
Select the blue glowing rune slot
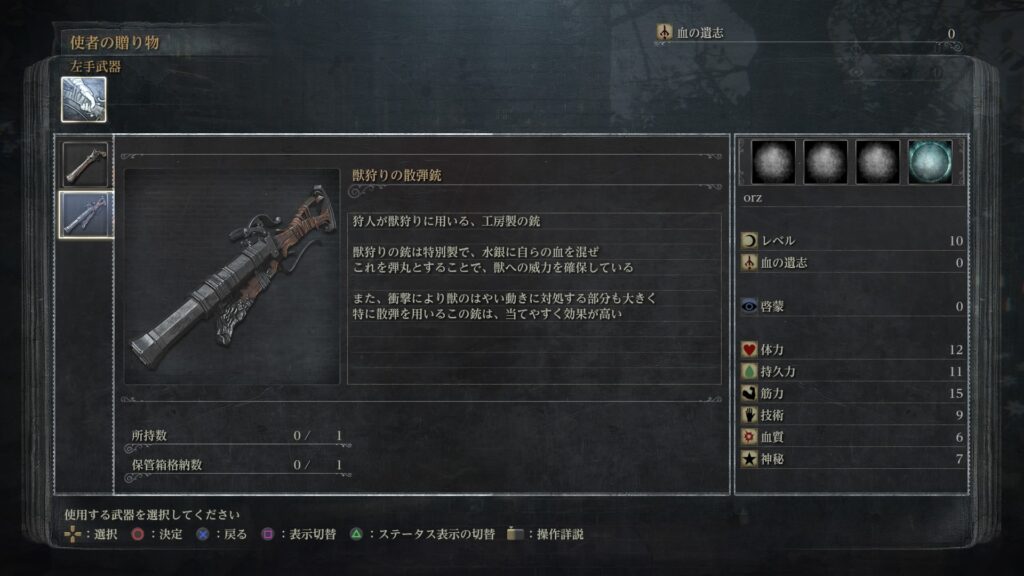pos(930,162)
